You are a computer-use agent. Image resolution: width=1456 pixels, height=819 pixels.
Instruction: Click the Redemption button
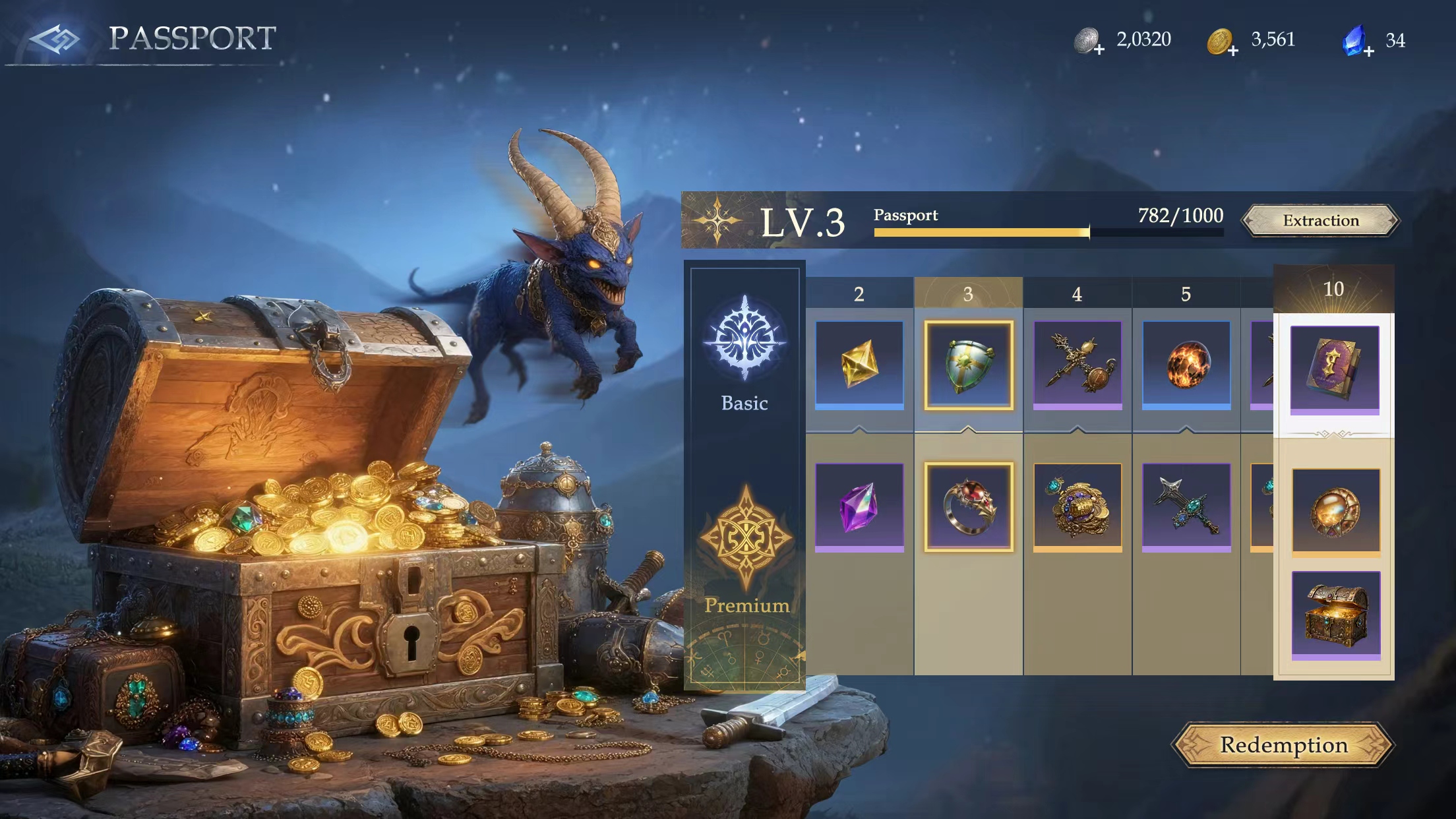point(1283,745)
